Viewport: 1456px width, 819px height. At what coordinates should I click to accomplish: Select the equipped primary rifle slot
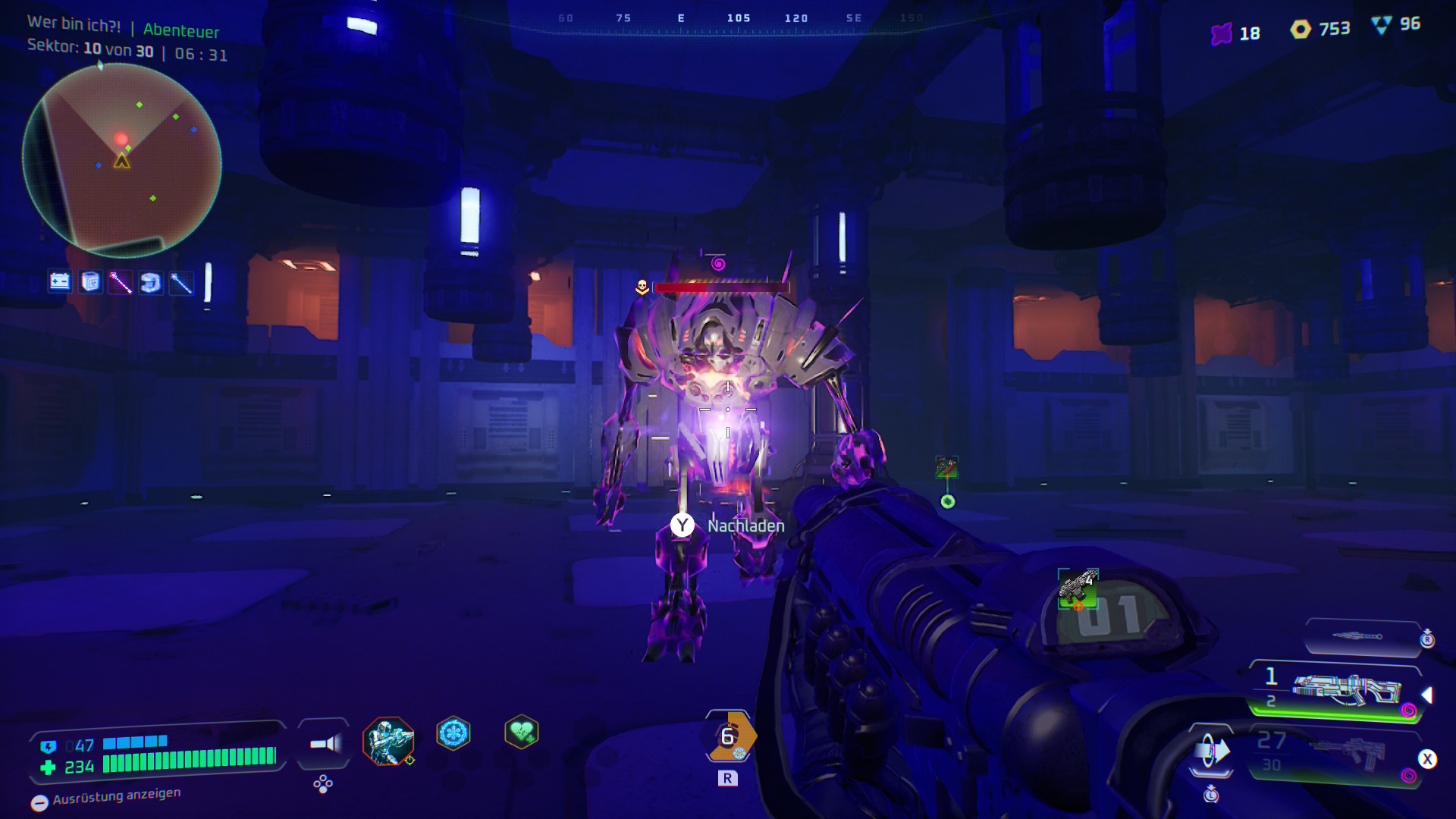point(1344,689)
